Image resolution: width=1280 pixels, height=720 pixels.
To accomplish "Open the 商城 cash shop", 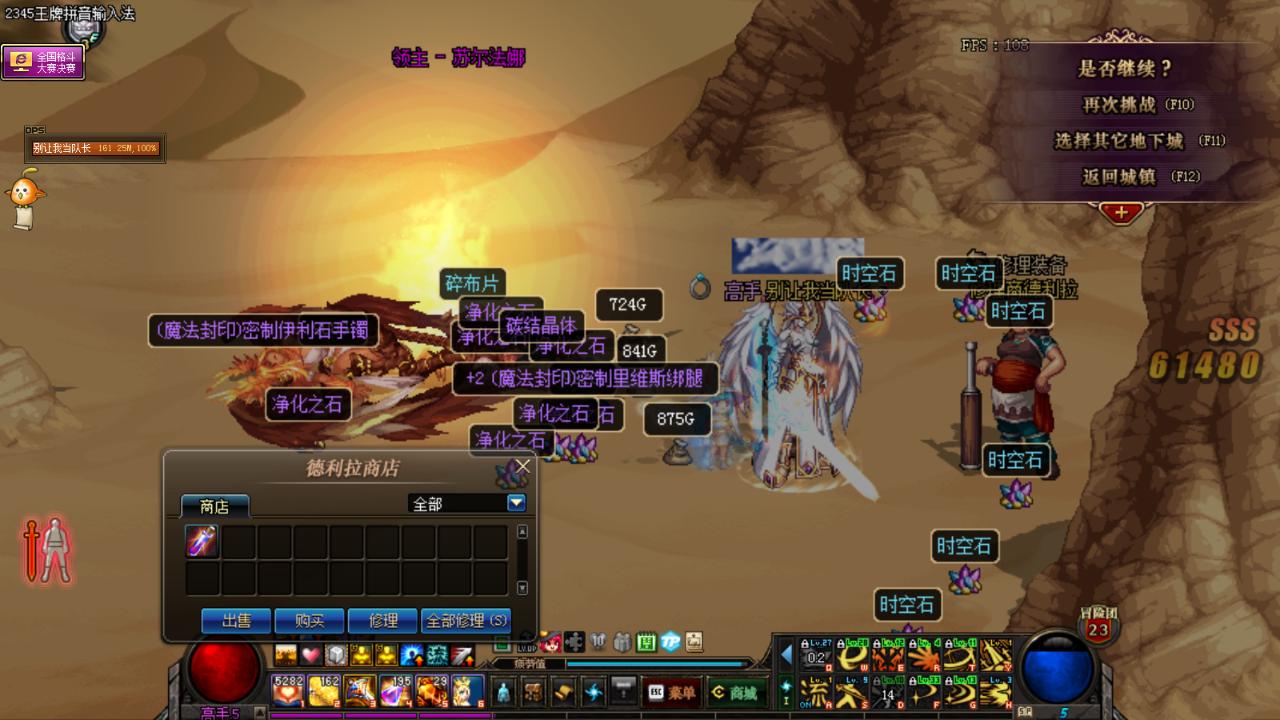I will pos(733,691).
